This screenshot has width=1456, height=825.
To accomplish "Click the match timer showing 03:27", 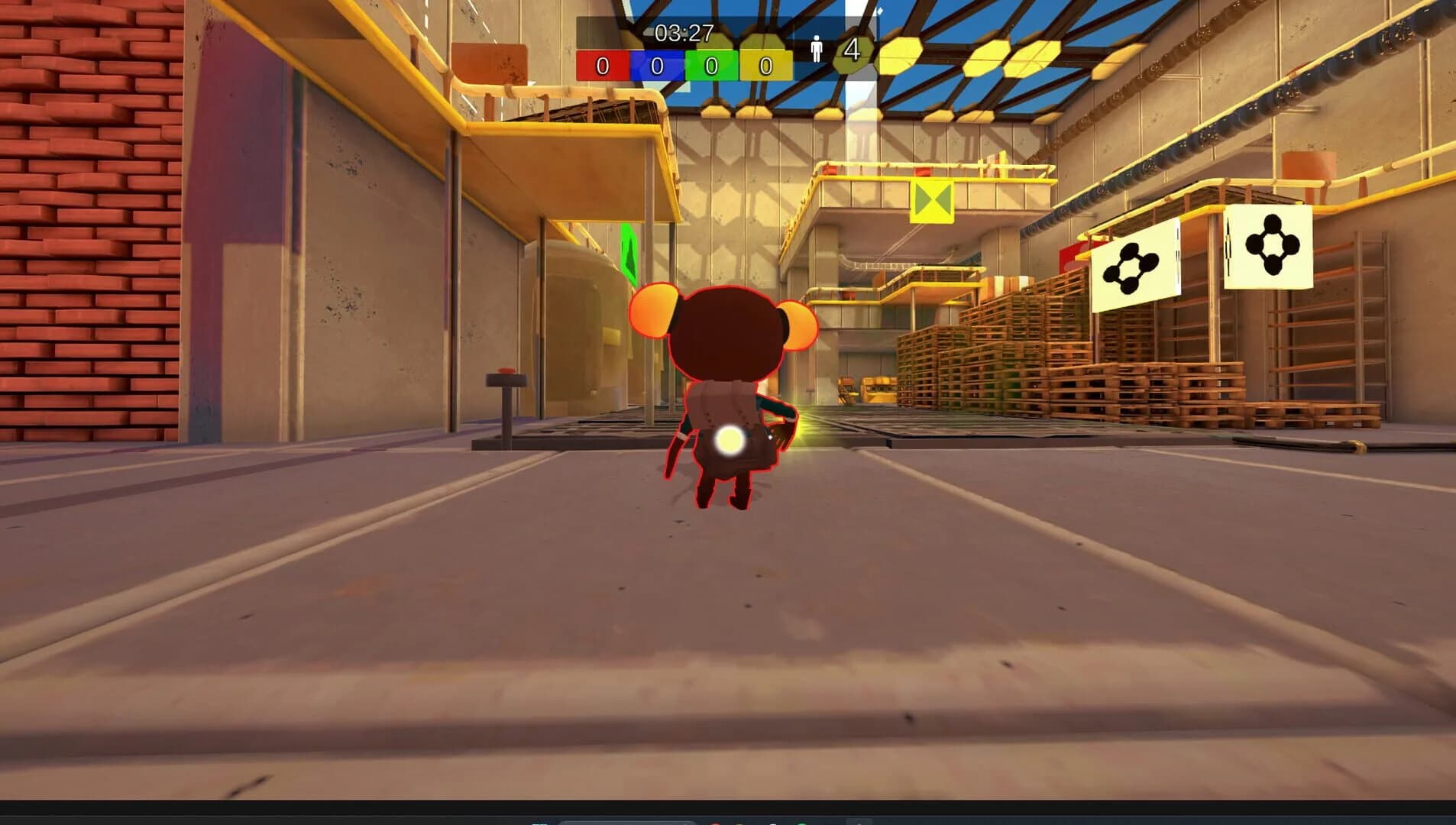I will [682, 32].
